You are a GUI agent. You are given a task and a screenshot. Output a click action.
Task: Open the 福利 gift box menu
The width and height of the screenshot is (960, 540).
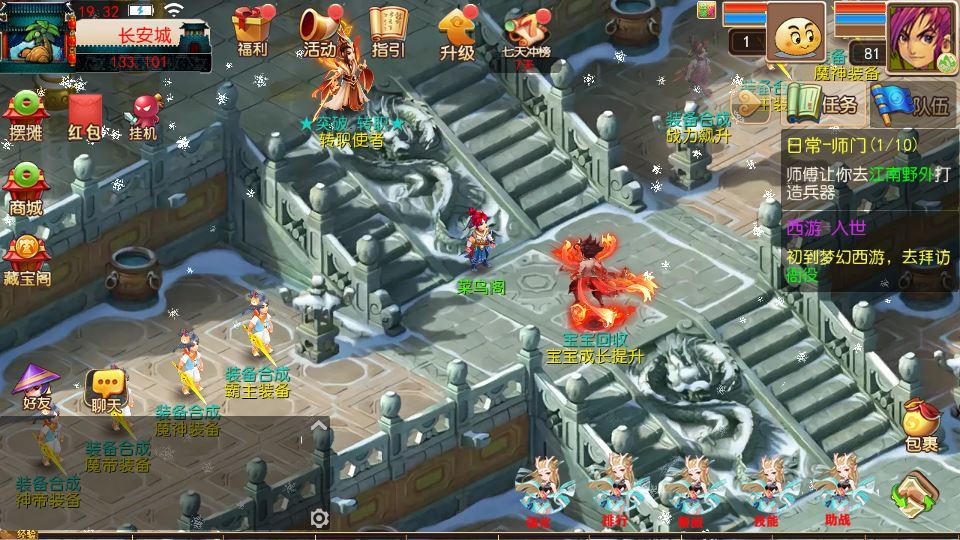click(252, 31)
